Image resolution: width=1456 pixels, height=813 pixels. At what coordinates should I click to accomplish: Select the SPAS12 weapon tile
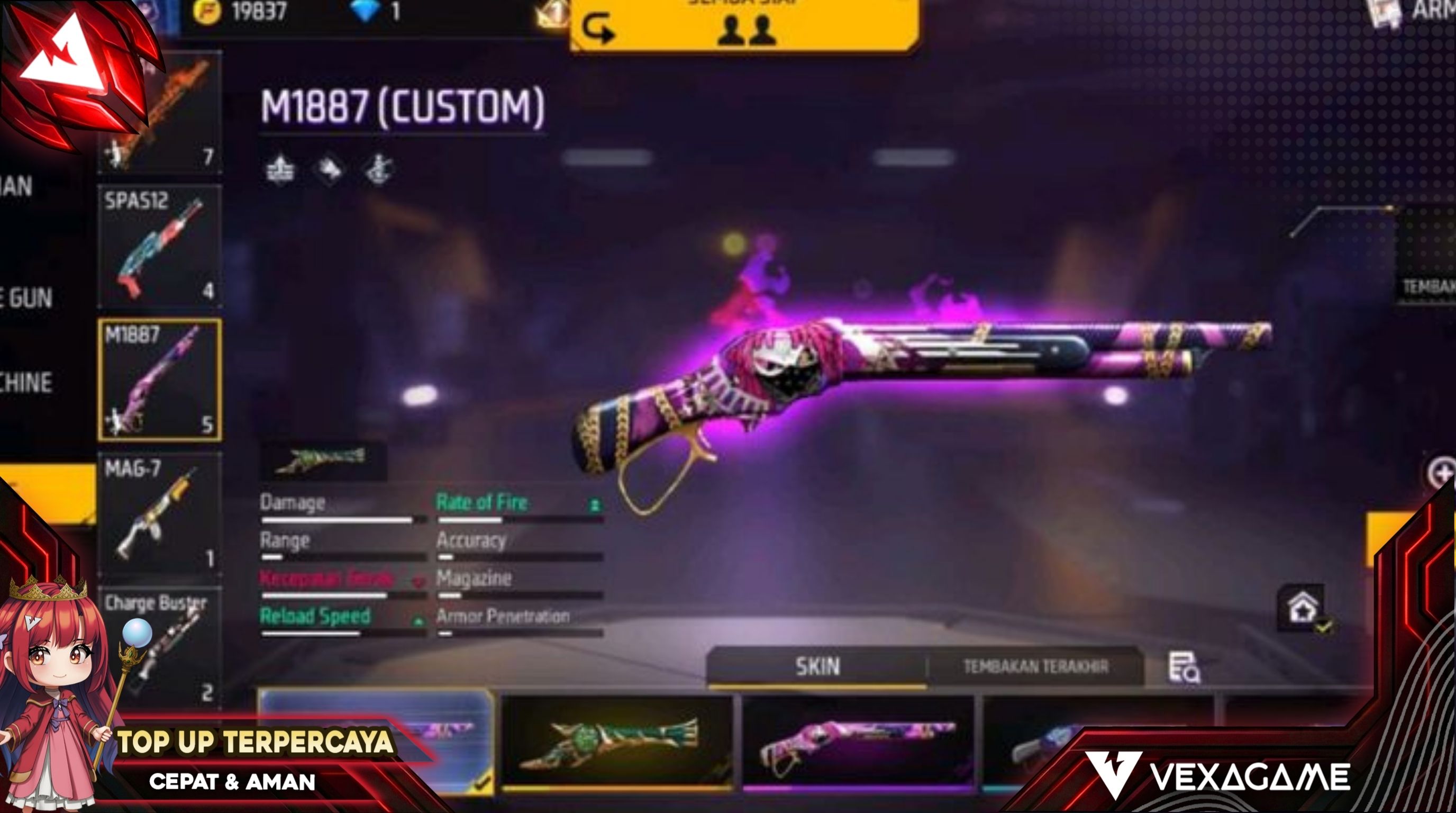click(x=159, y=247)
